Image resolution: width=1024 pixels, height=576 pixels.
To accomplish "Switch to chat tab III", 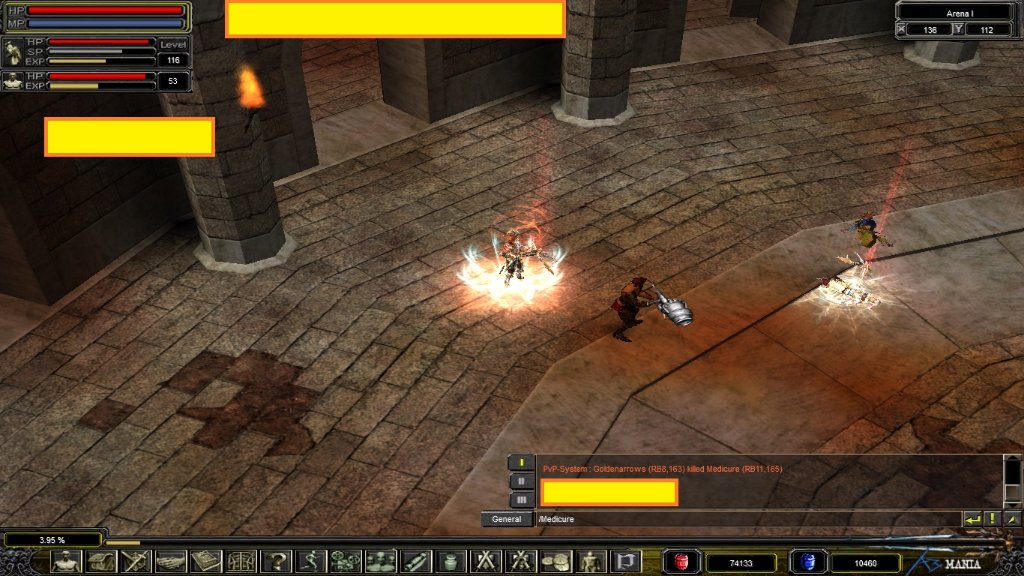I will tap(521, 499).
